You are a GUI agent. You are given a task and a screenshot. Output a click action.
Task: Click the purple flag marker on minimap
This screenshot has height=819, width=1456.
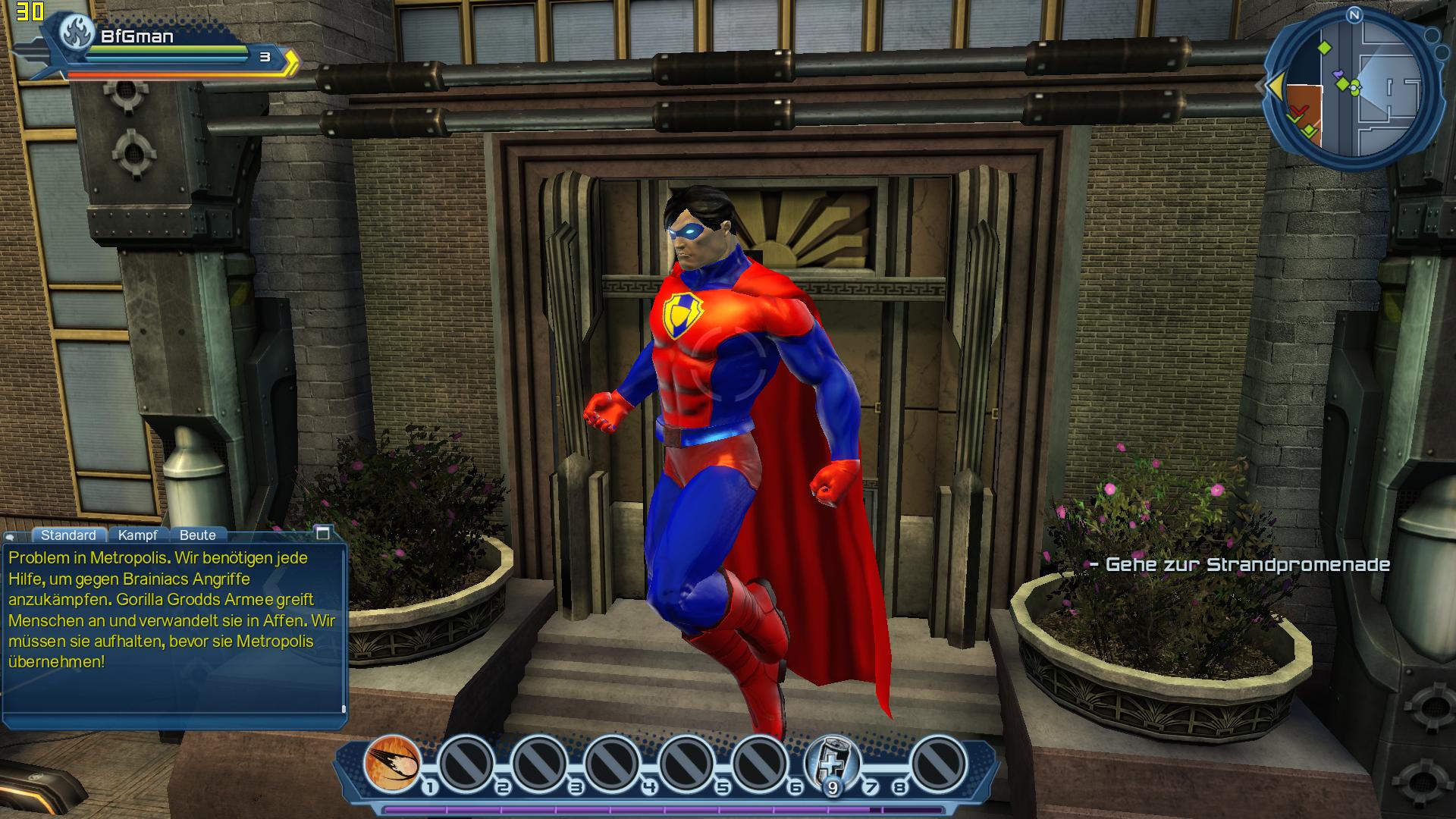(1338, 74)
